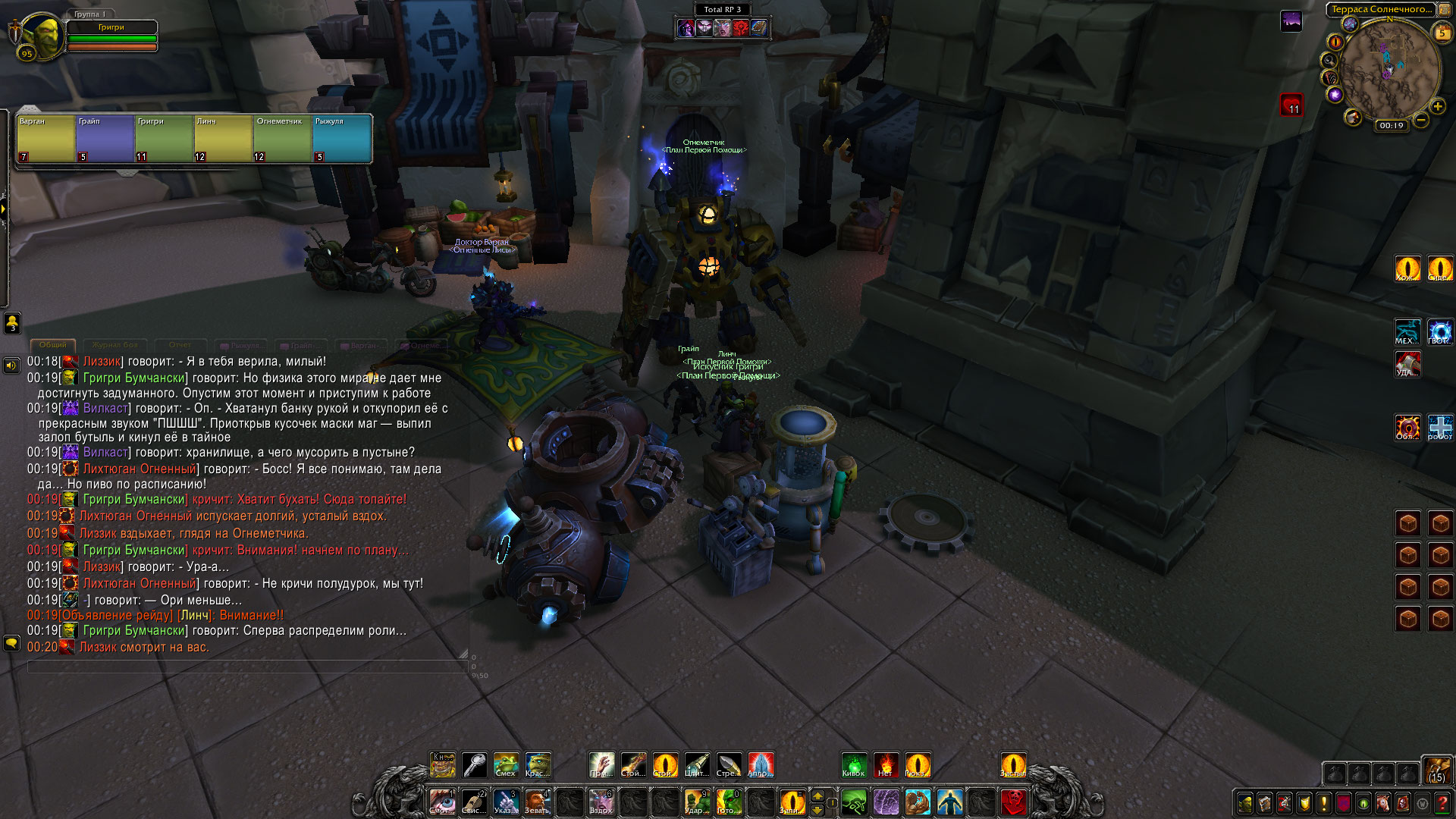
Task: Use the Смех frog emote button
Action: click(506, 764)
